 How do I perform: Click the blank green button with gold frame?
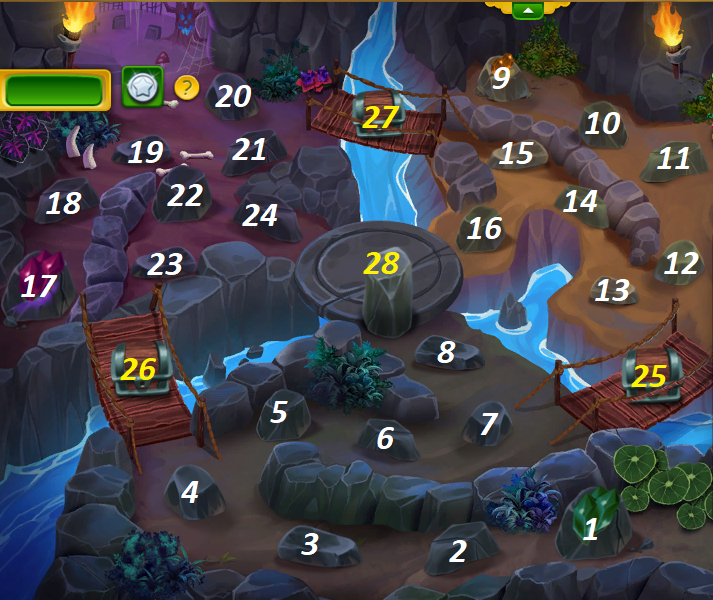55,90
